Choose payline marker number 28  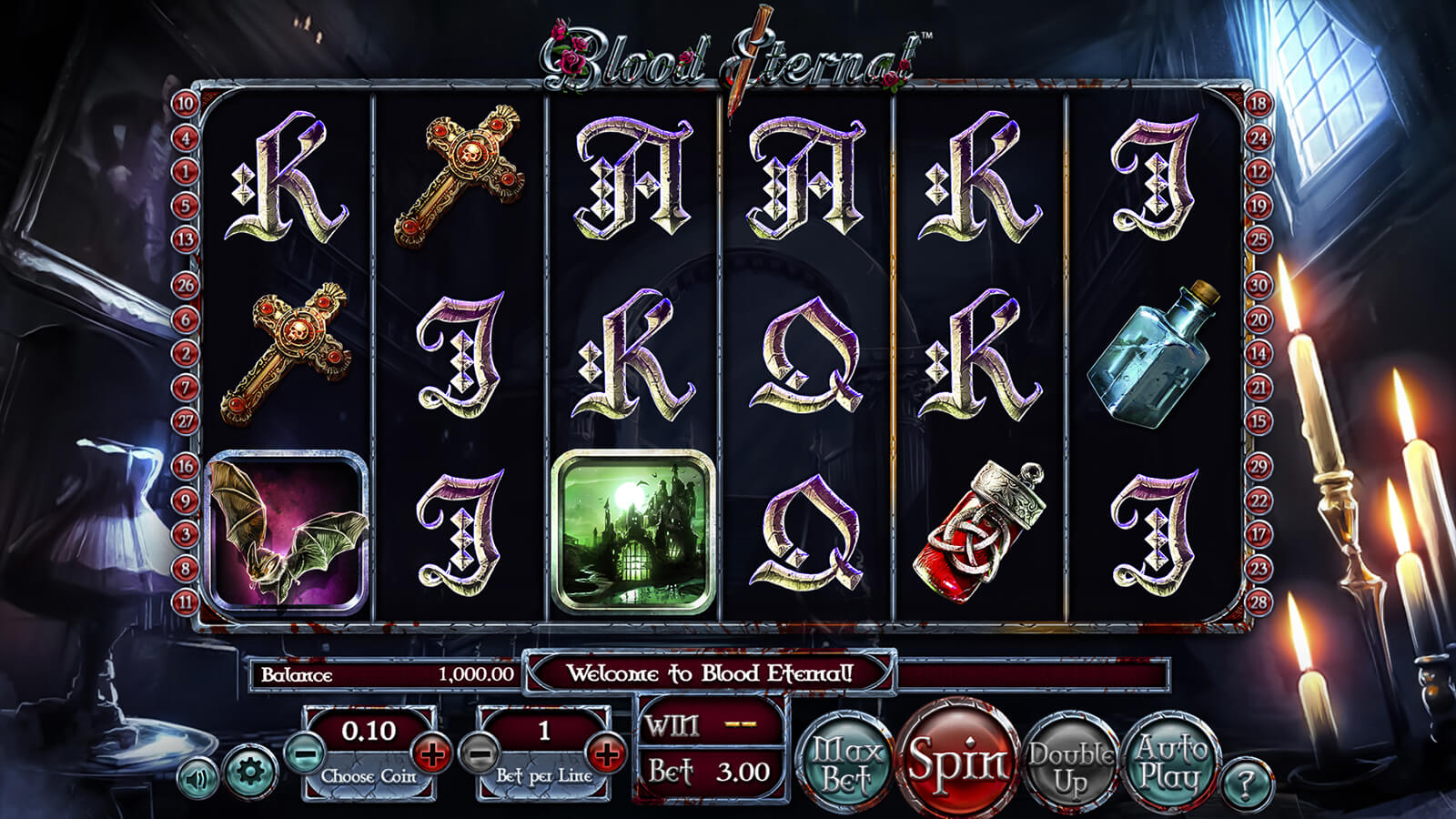tap(1259, 602)
